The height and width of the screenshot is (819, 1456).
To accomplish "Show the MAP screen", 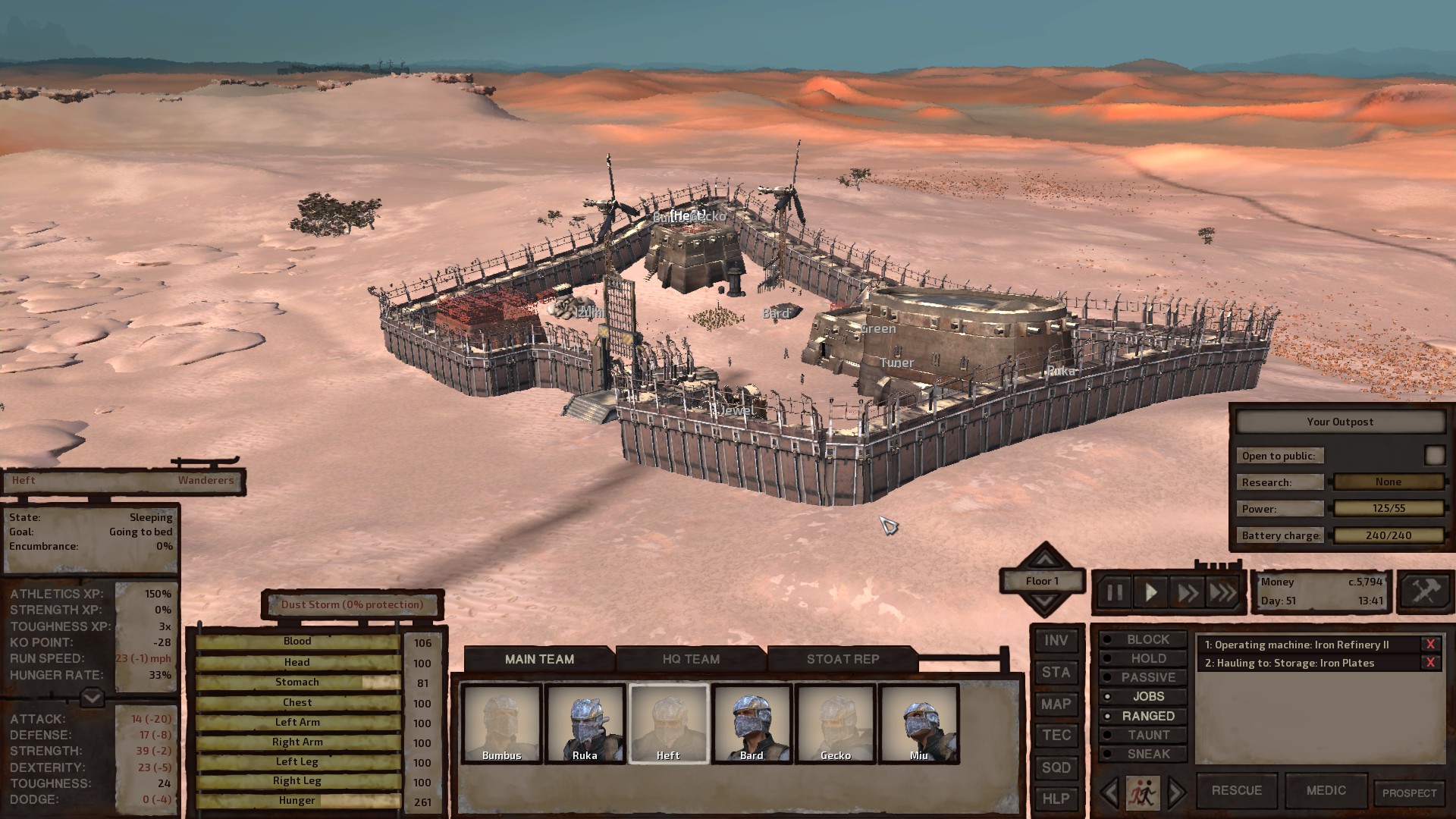I will coord(1056,704).
